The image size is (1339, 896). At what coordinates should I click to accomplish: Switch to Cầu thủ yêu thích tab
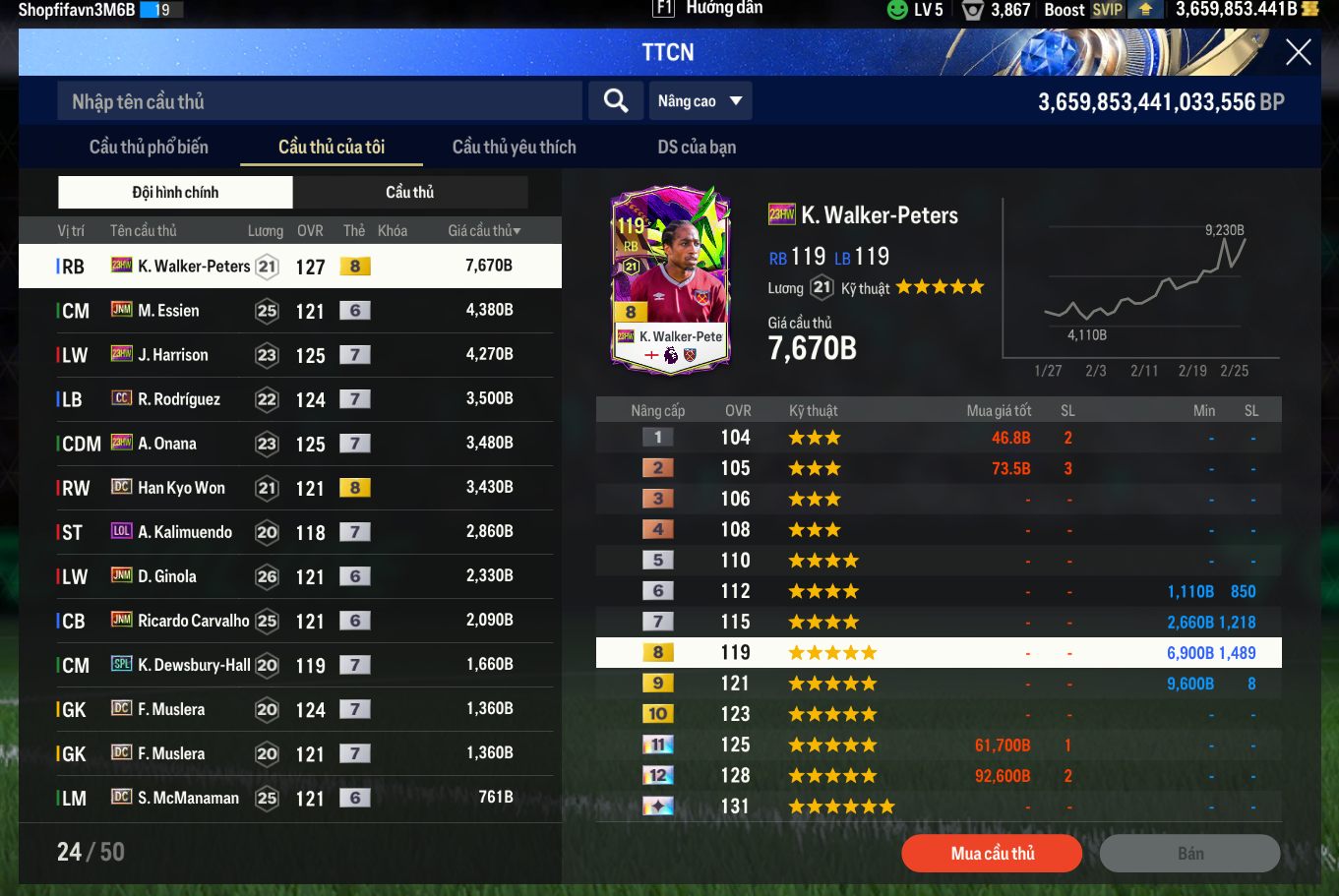click(514, 147)
